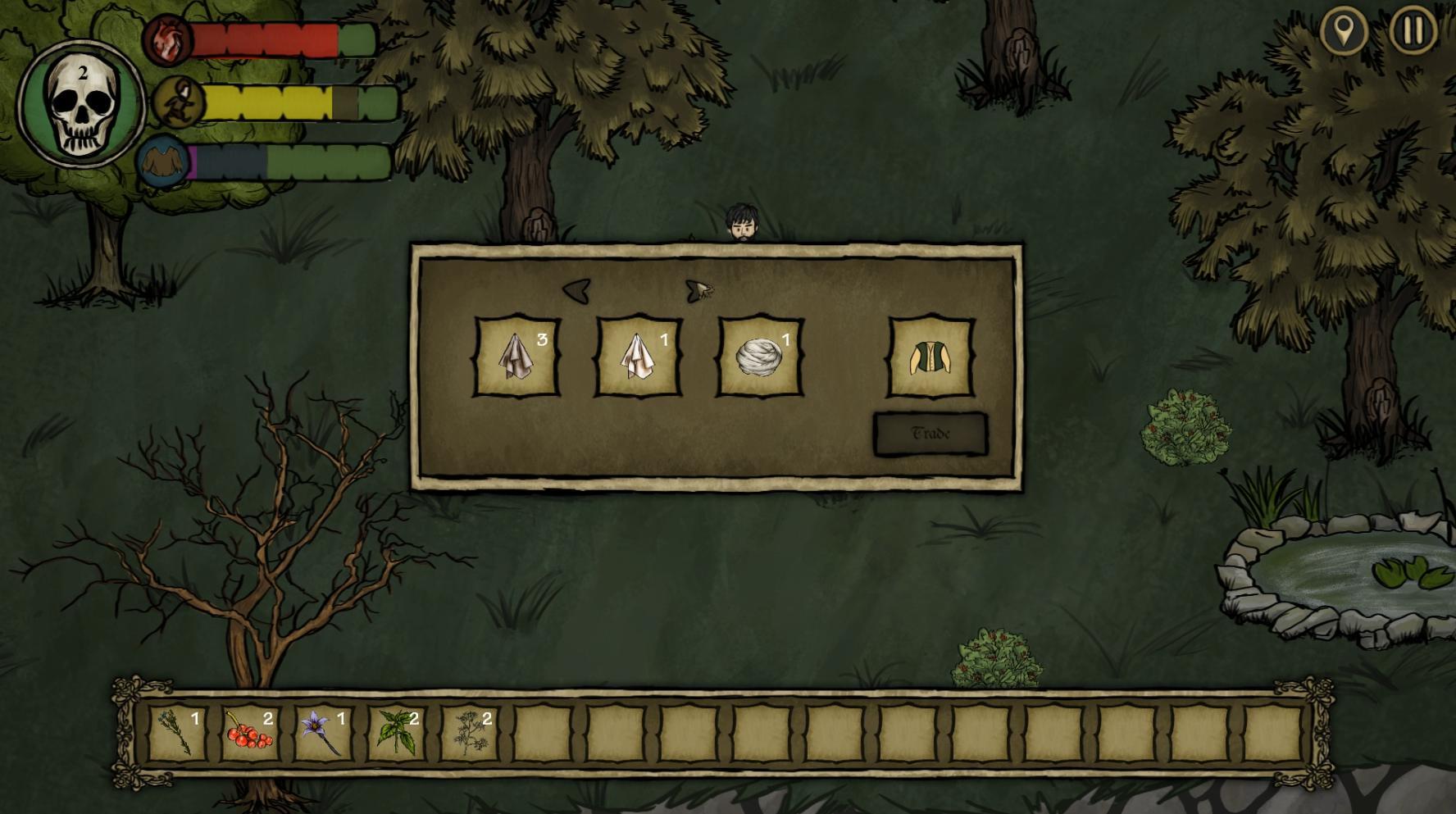The width and height of the screenshot is (1456, 814).
Task: Select the thin herb sprig in first slot
Action: click(177, 732)
